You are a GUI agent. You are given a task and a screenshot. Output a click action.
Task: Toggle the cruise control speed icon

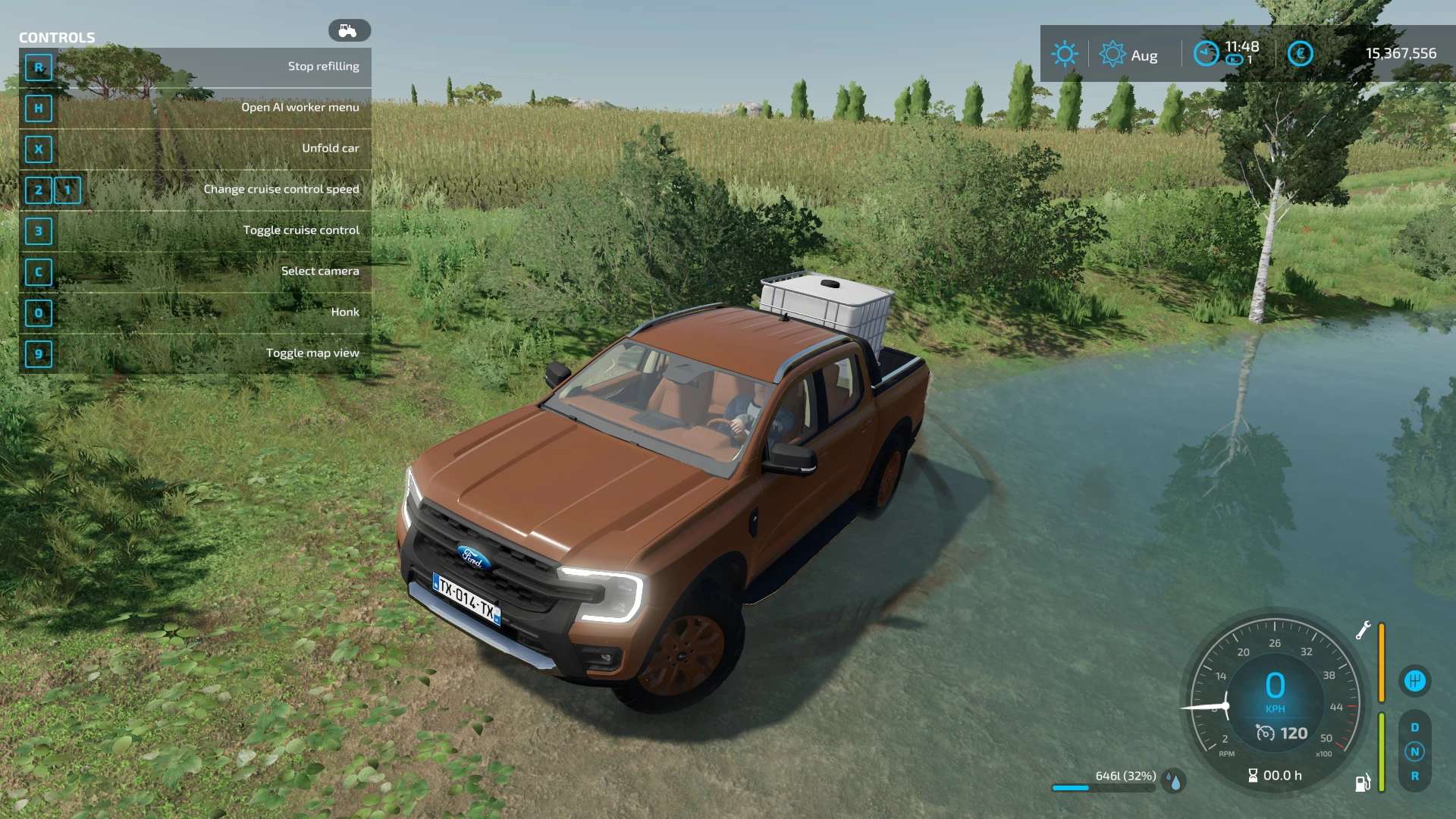(1265, 733)
